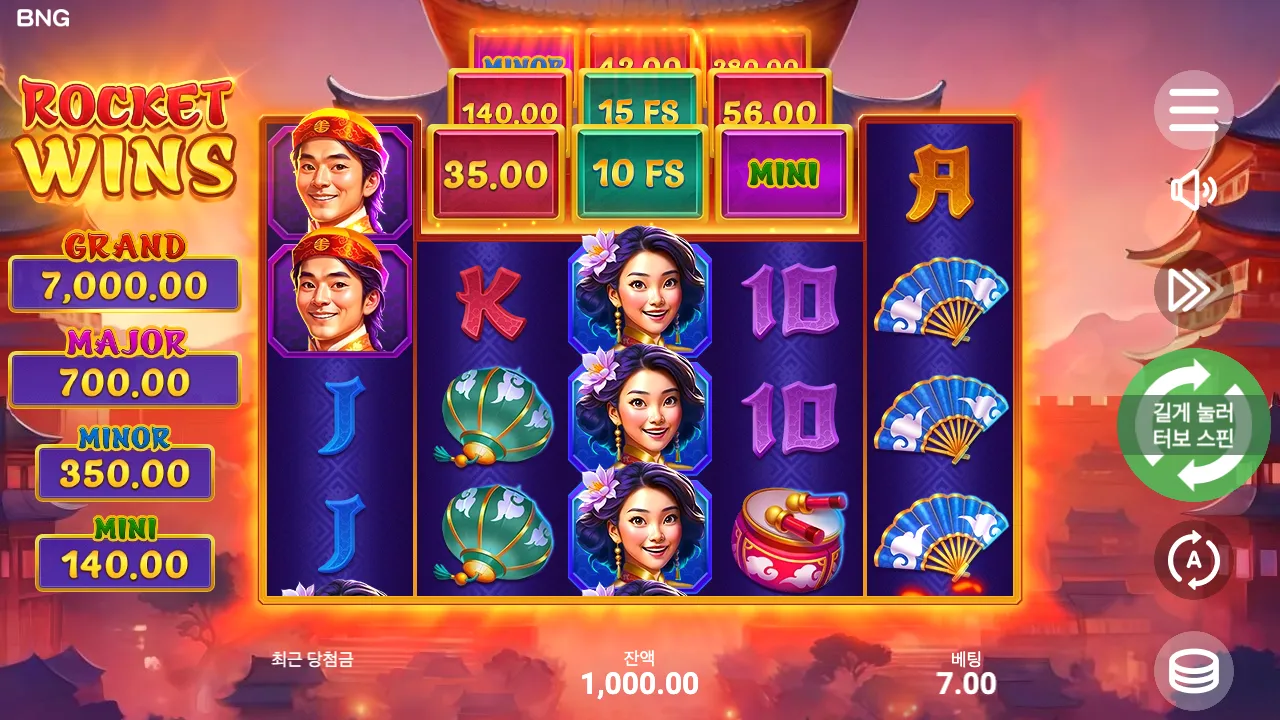1280x720 pixels.
Task: Open the coin stack bet settings
Action: pos(1193,672)
